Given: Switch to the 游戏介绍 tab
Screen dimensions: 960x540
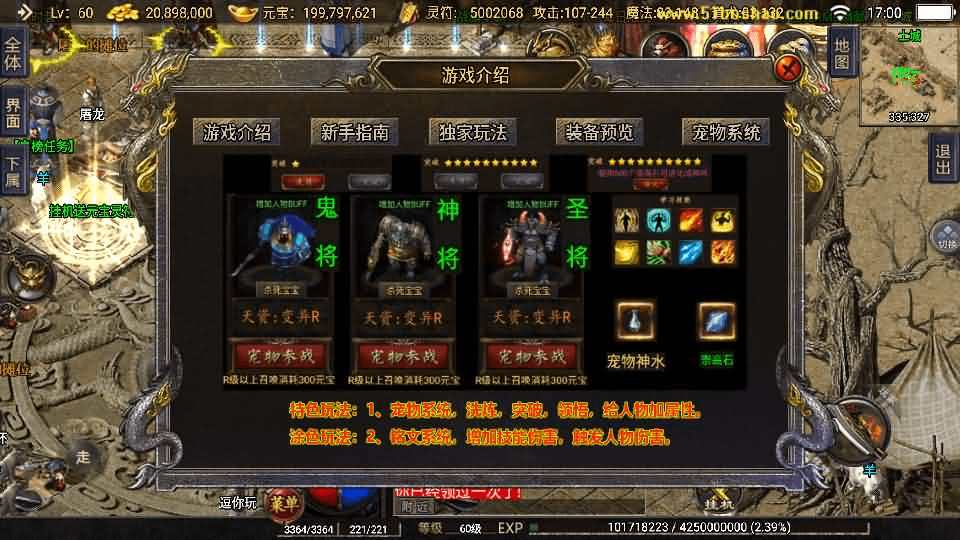Looking at the screenshot, I should click(237, 132).
